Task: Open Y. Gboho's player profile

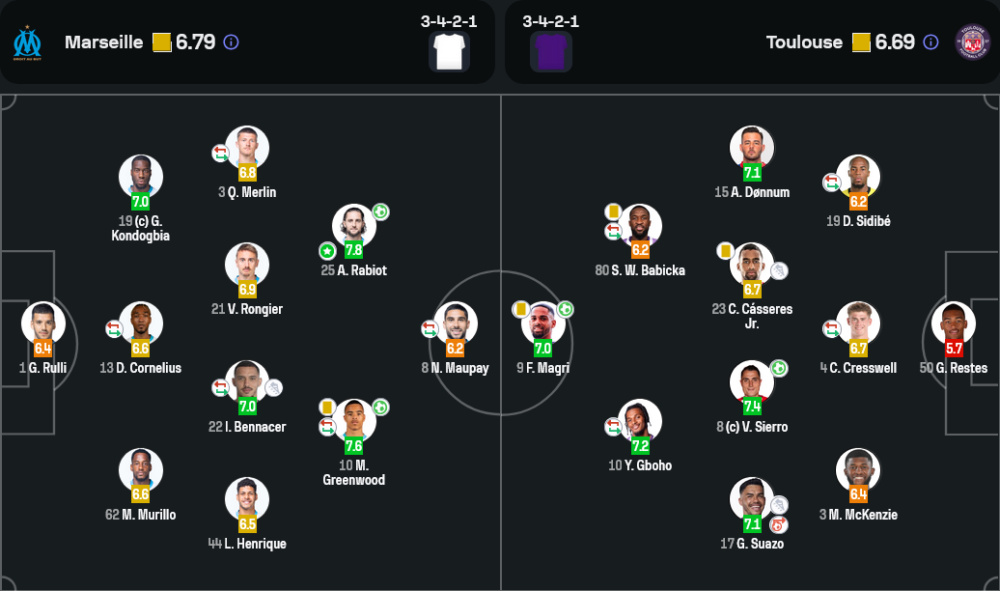Action: 640,421
